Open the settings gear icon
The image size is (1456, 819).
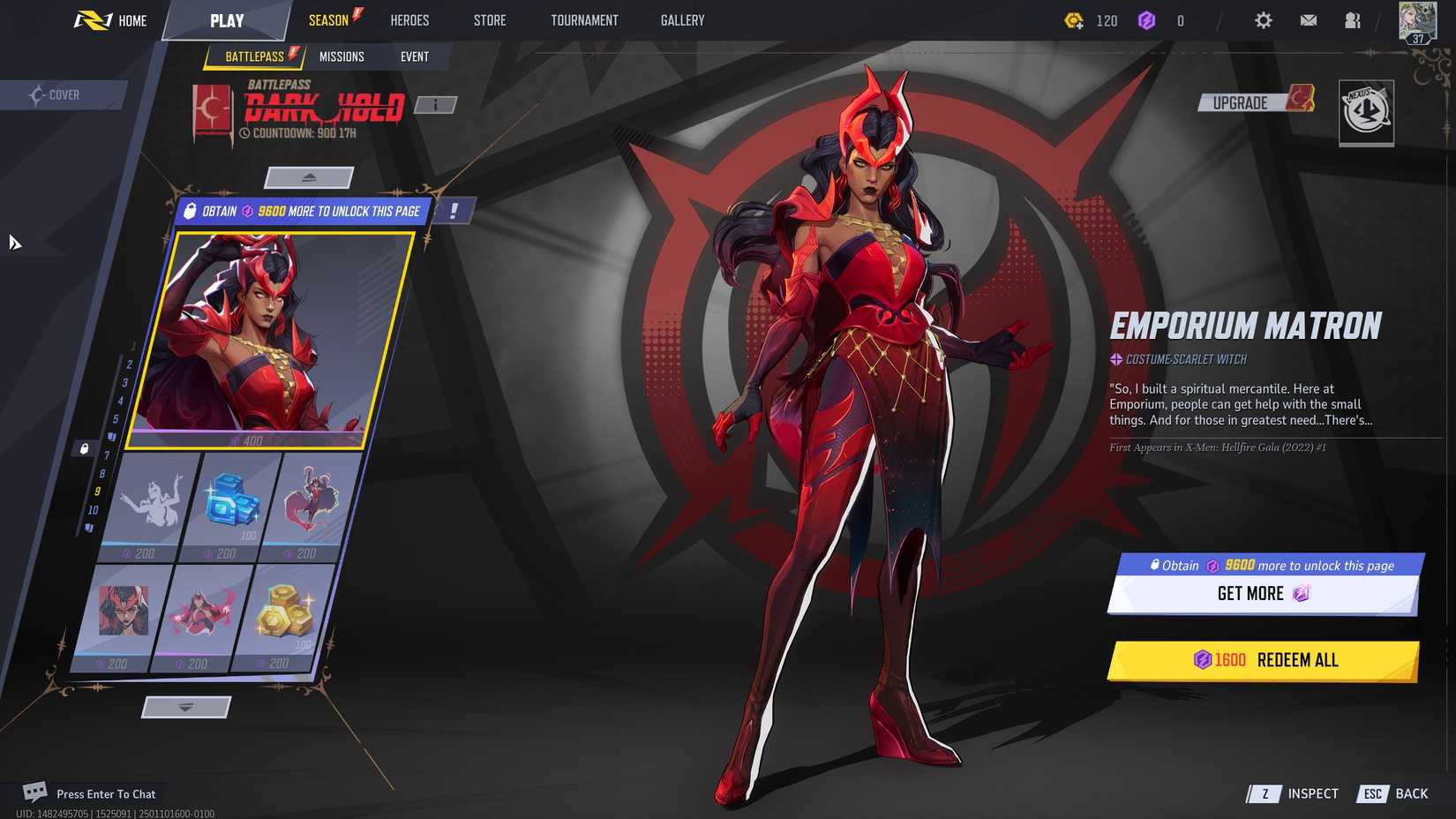pos(1264,19)
